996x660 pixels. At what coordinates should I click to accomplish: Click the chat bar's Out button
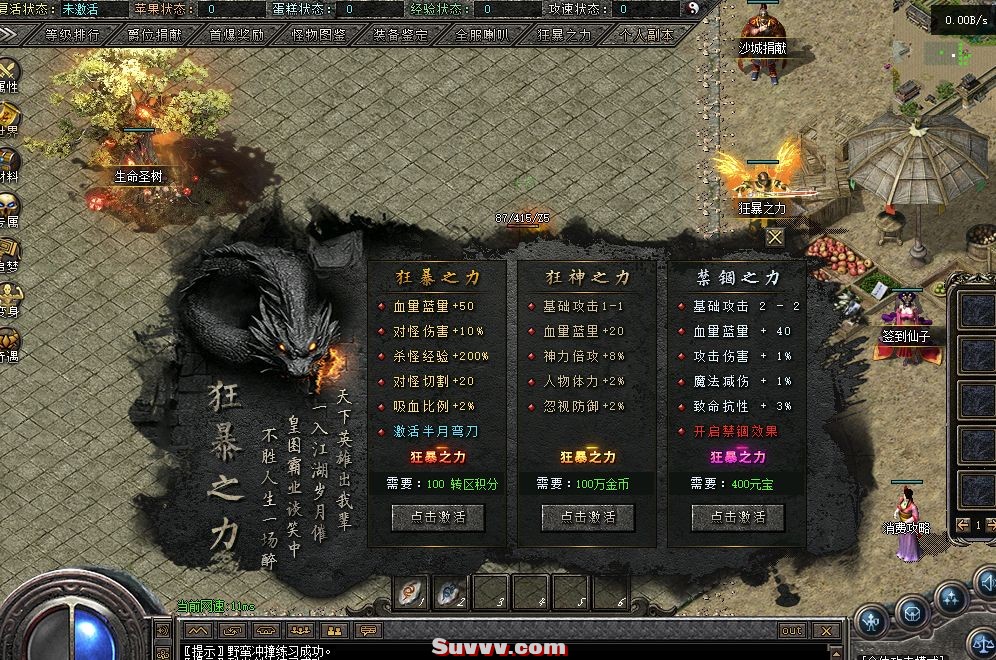792,631
